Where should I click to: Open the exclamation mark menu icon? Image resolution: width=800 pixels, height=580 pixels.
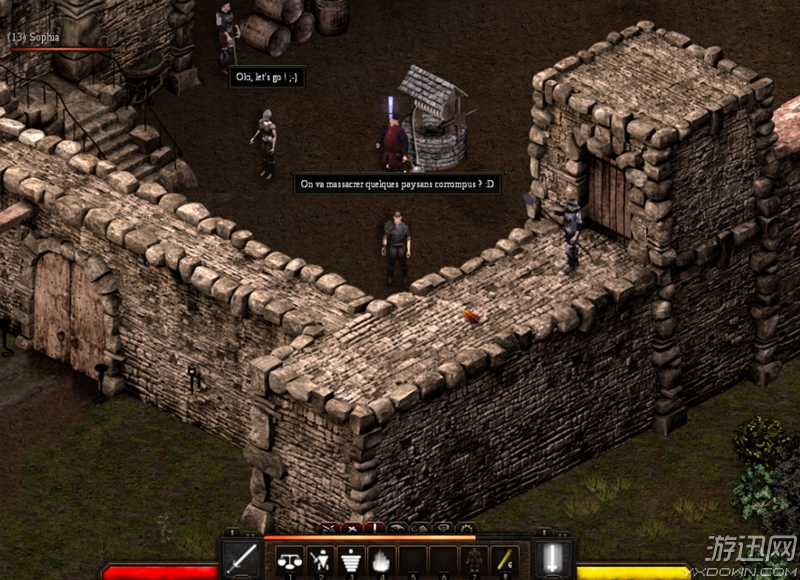374,527
